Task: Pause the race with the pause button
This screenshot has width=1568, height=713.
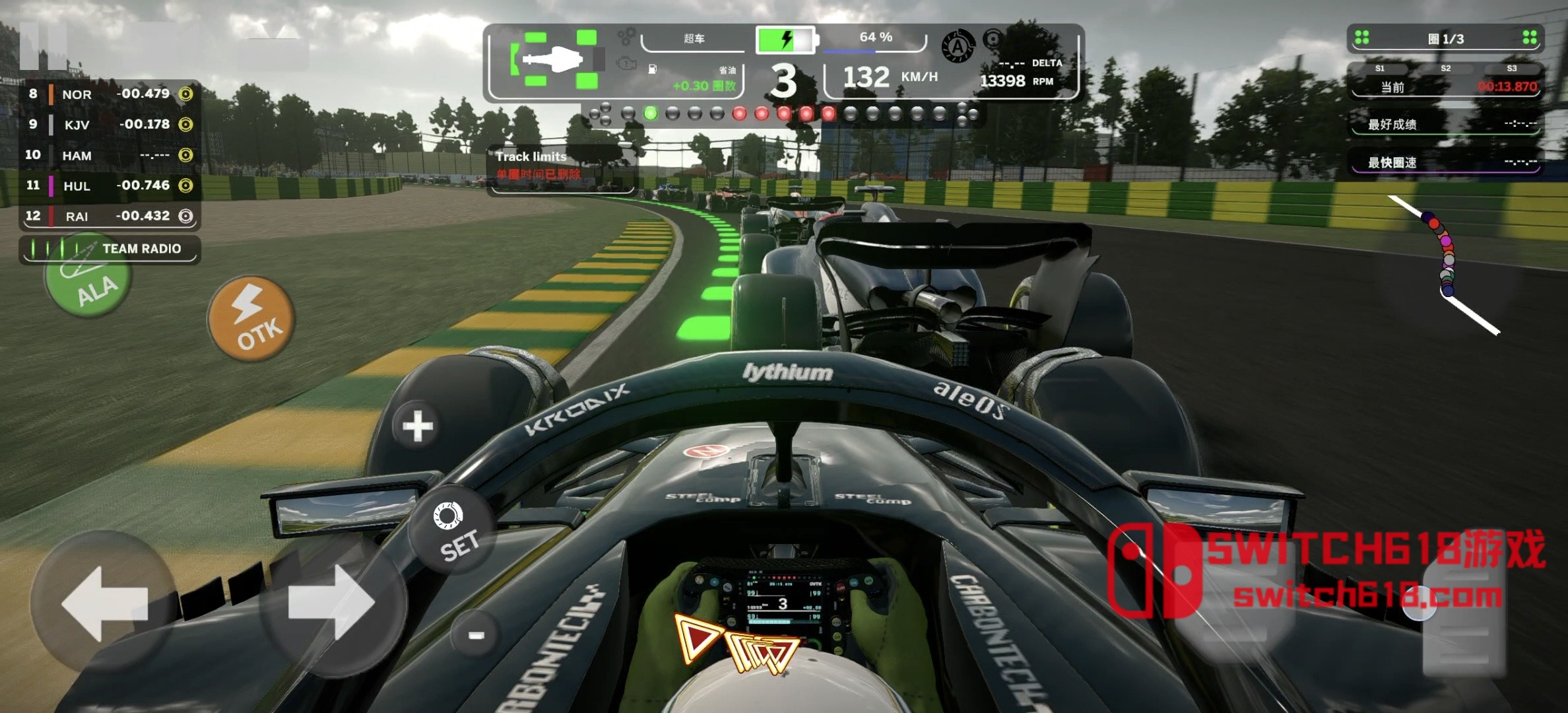Action: pyautogui.click(x=42, y=45)
